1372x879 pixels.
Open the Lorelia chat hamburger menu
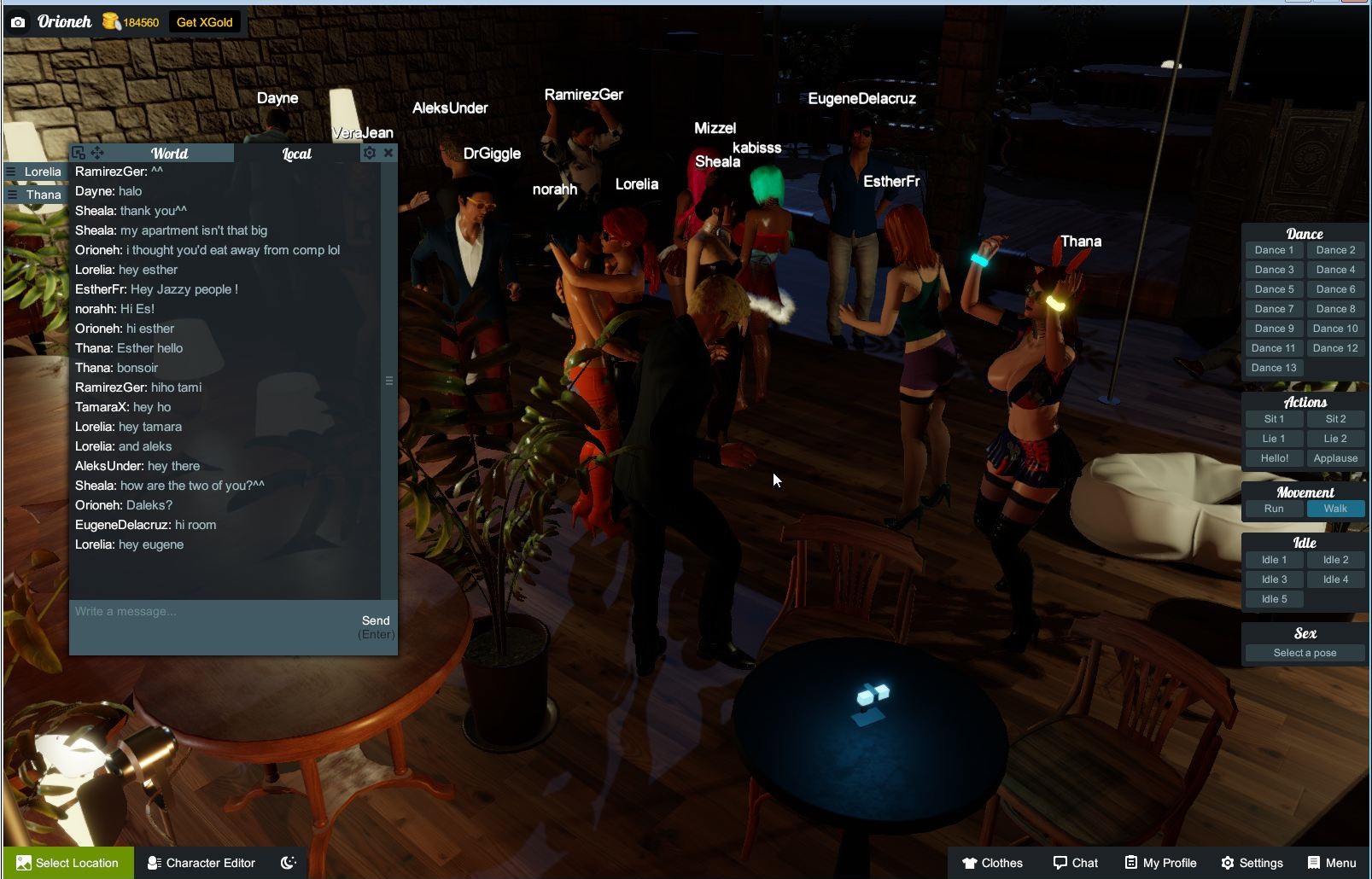pos(10,172)
